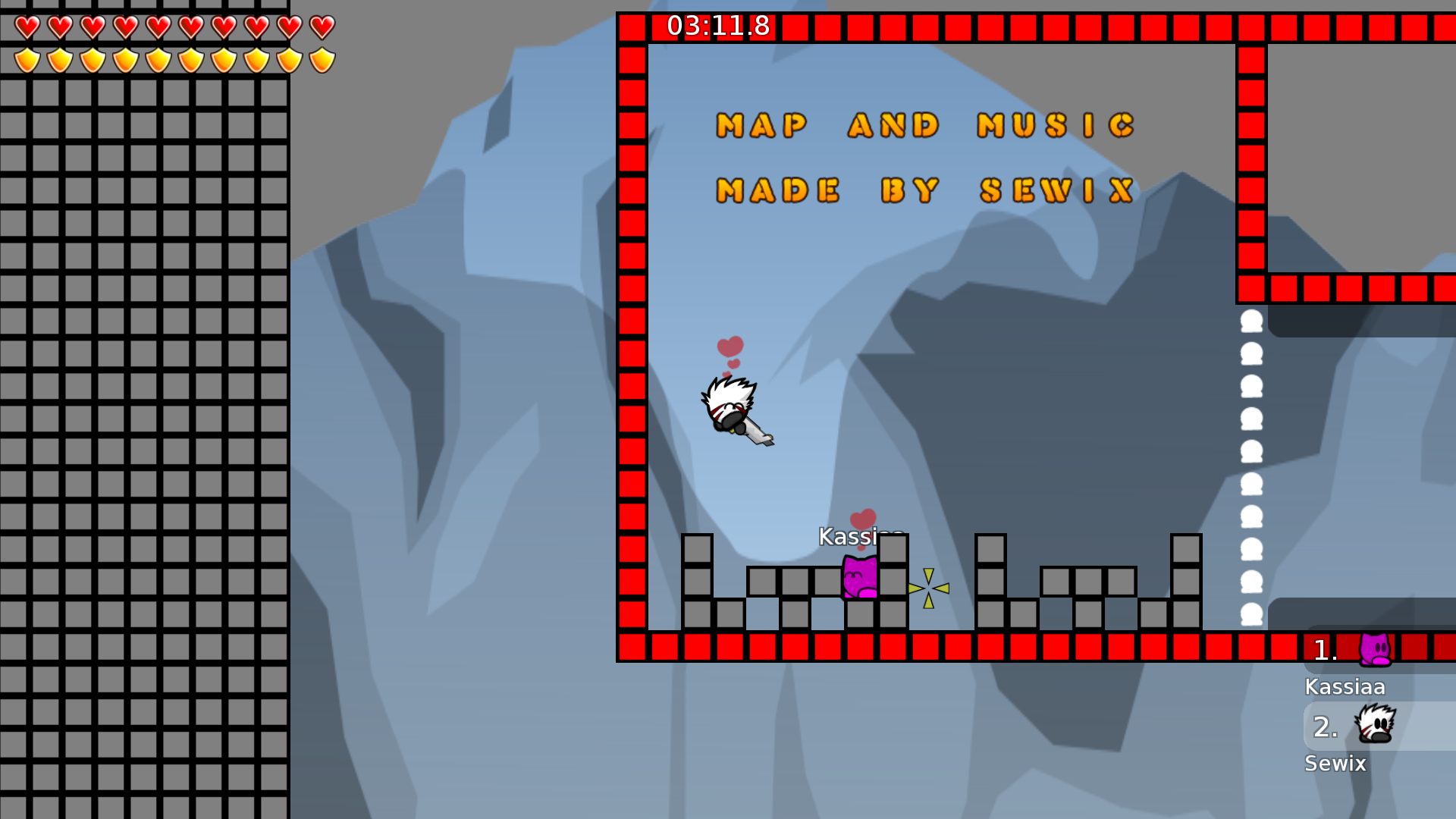The height and width of the screenshot is (819, 1456).
Task: Select Sewix's second-place scoreboard entry
Action: point(1377,726)
